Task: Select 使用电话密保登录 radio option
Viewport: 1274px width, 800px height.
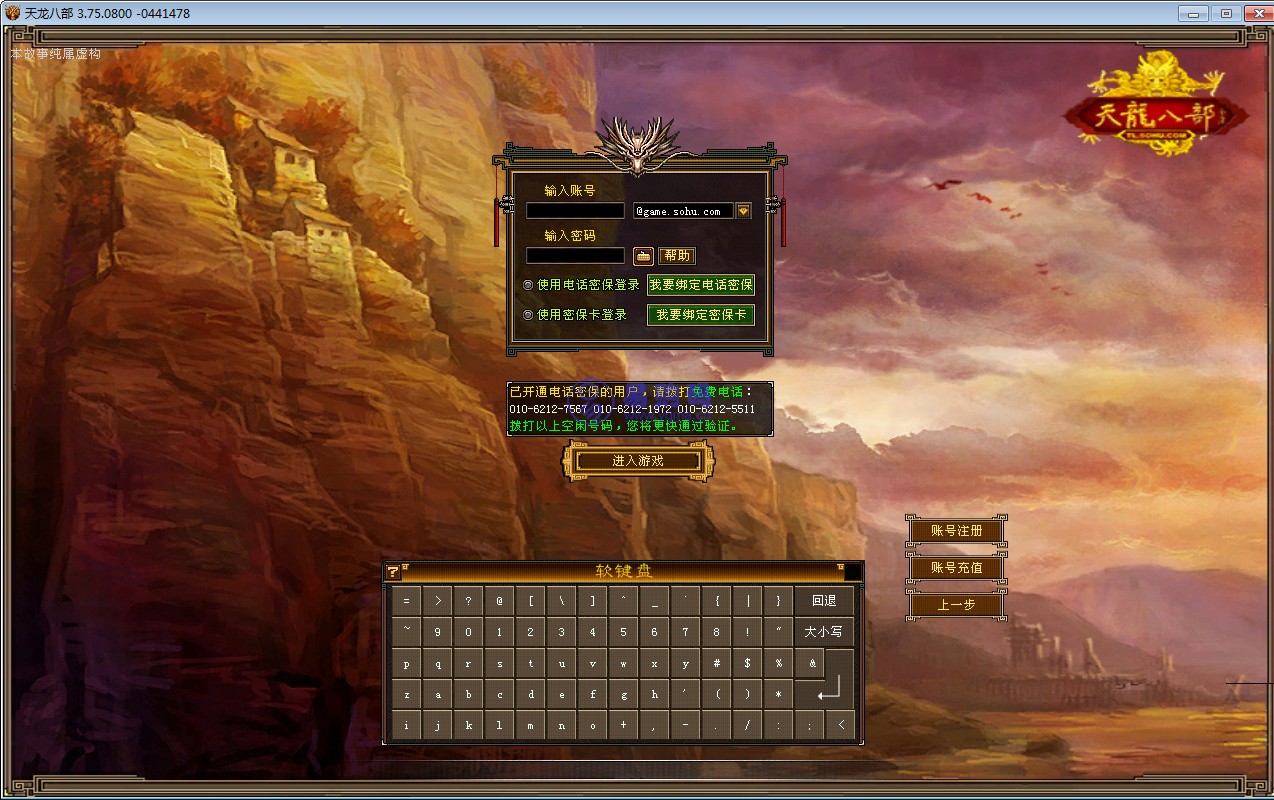Action: [x=528, y=285]
